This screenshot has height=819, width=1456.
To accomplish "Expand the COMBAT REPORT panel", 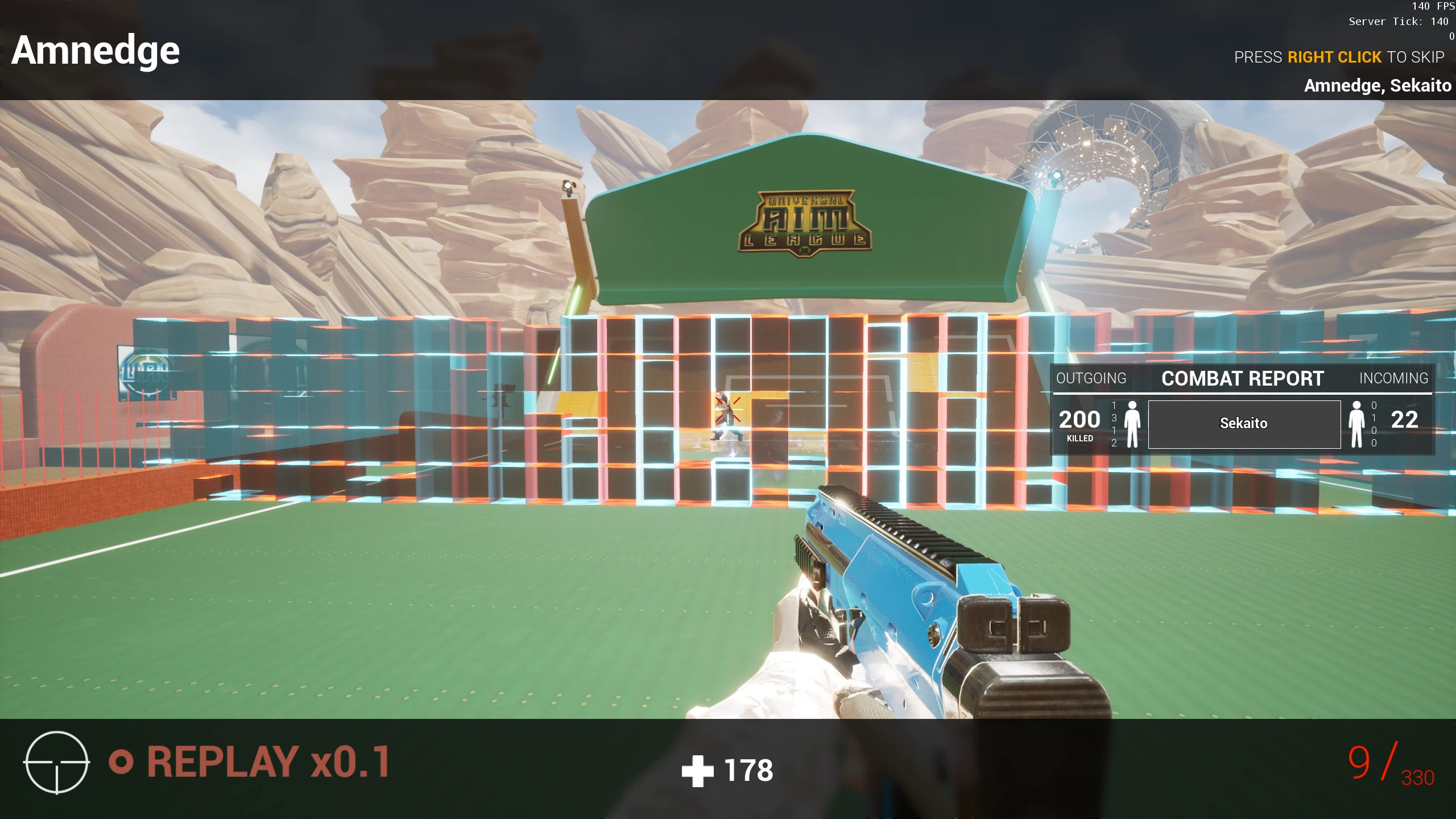I will coord(1242,378).
